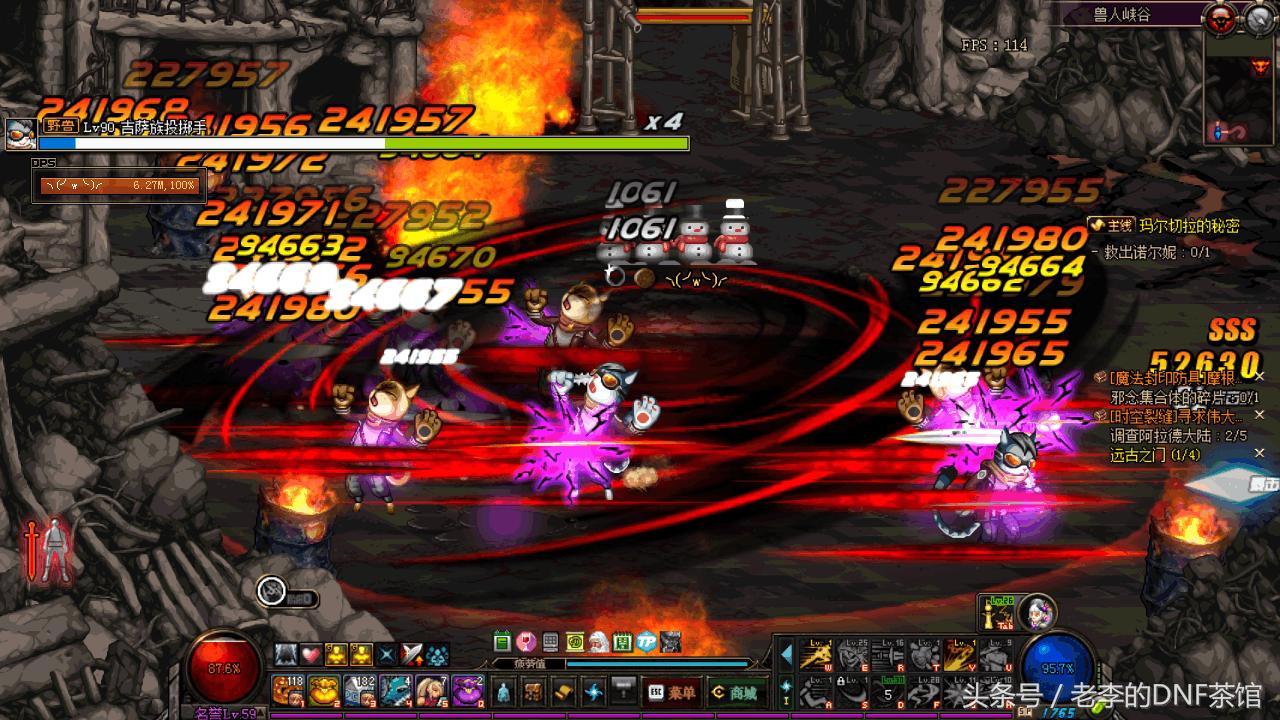Open the inventory treasure chest icon
Screen dimensions: 1280x720
(x=535, y=691)
